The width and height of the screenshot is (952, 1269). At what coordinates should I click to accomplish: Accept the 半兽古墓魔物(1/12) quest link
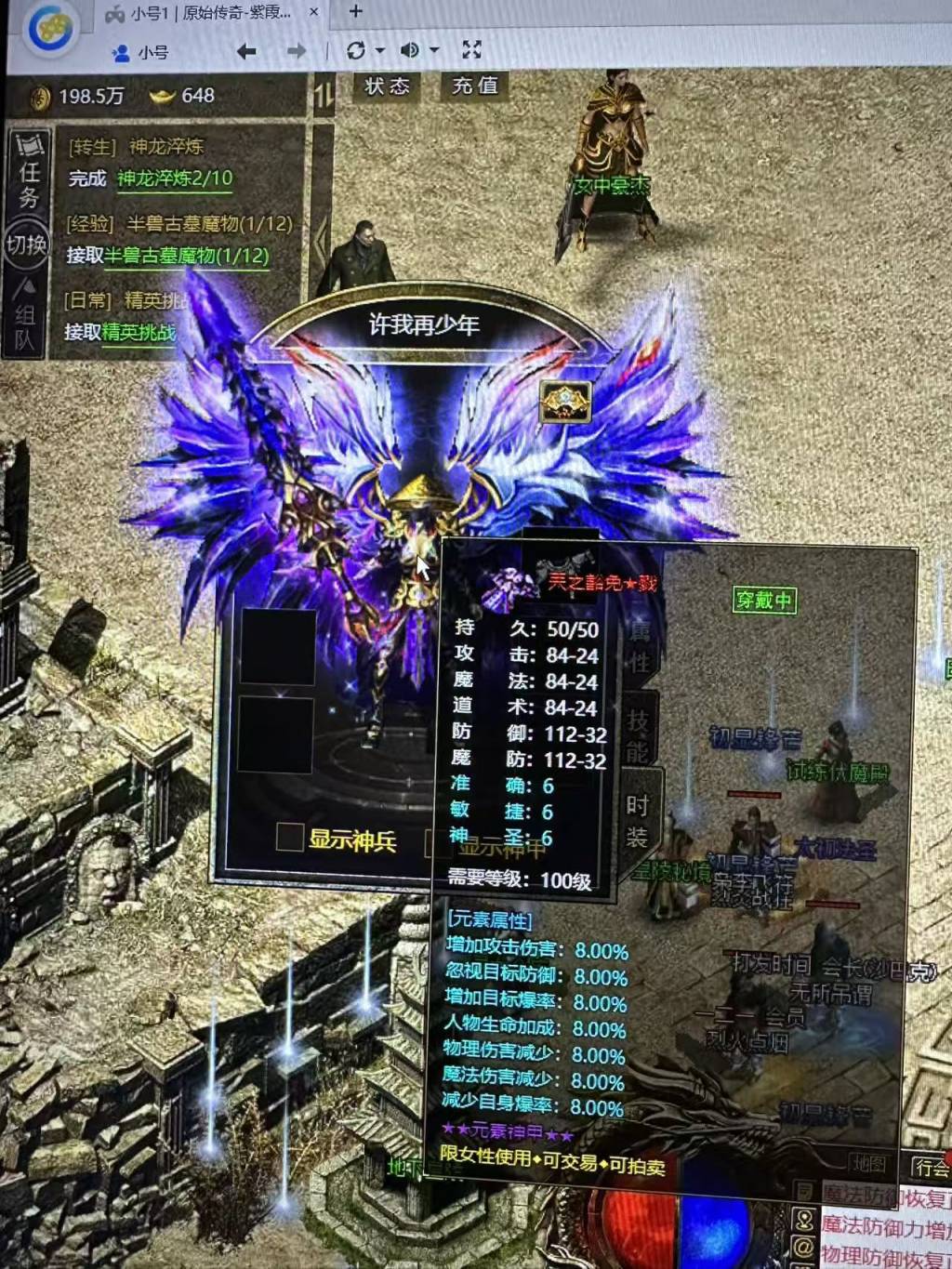click(186, 256)
